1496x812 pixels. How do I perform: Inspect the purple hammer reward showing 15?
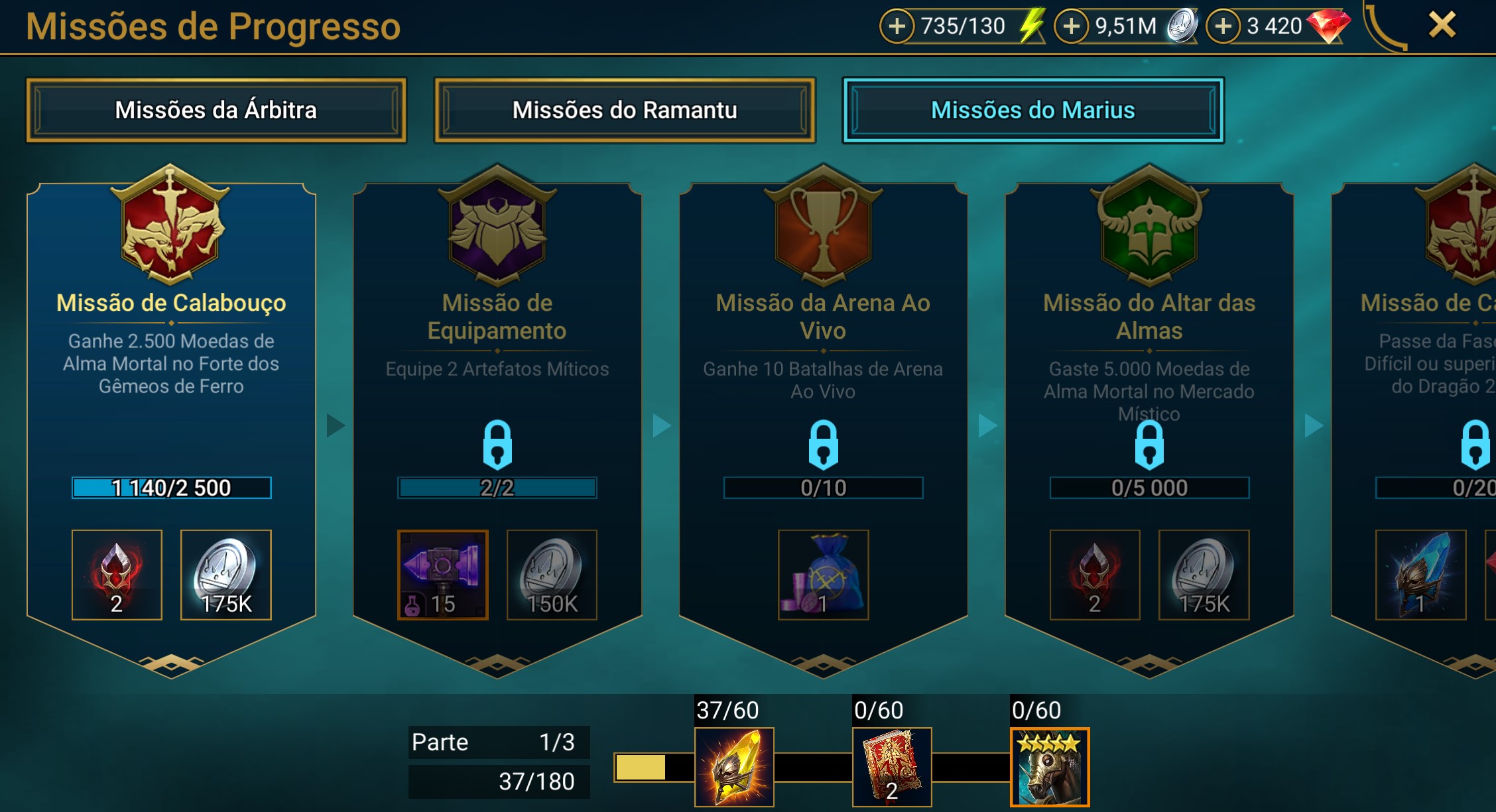(443, 575)
